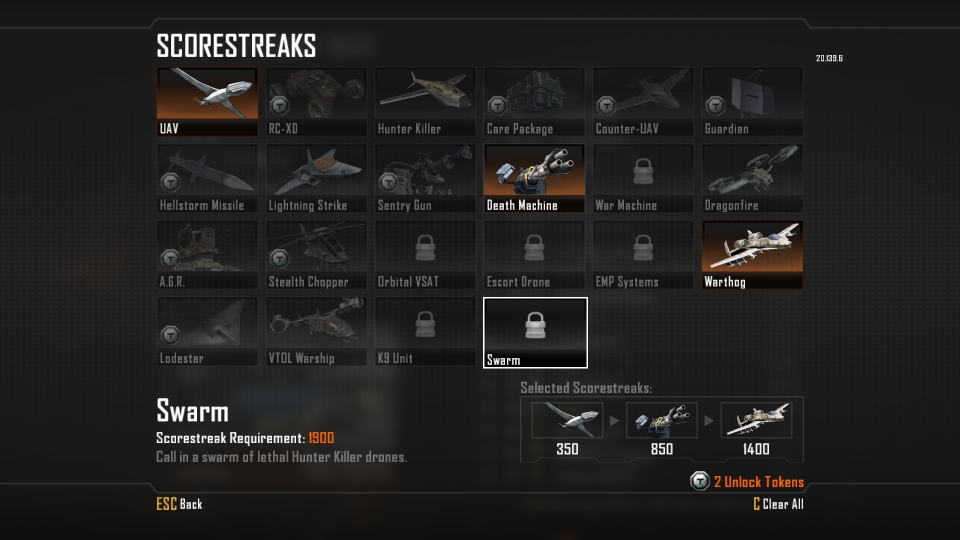Image resolution: width=960 pixels, height=540 pixels.
Task: Pick the A.G.R. scorestreak tile
Action: (207, 255)
